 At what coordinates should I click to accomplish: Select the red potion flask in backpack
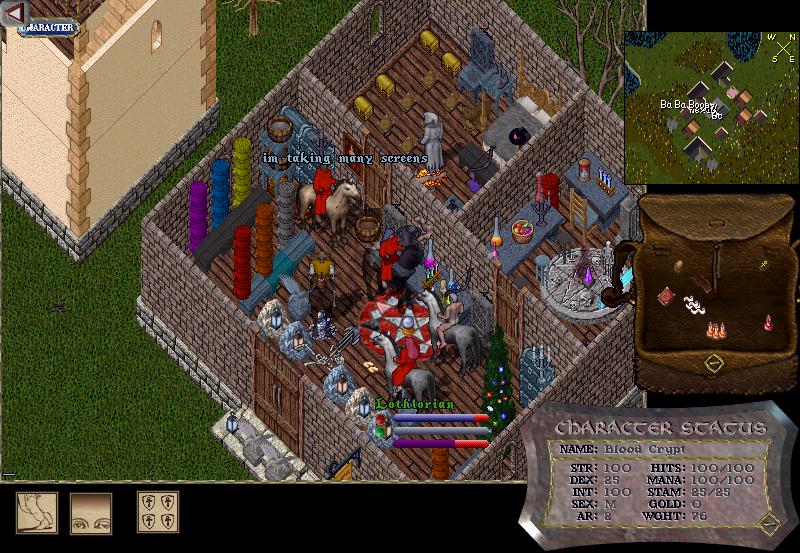tap(769, 321)
